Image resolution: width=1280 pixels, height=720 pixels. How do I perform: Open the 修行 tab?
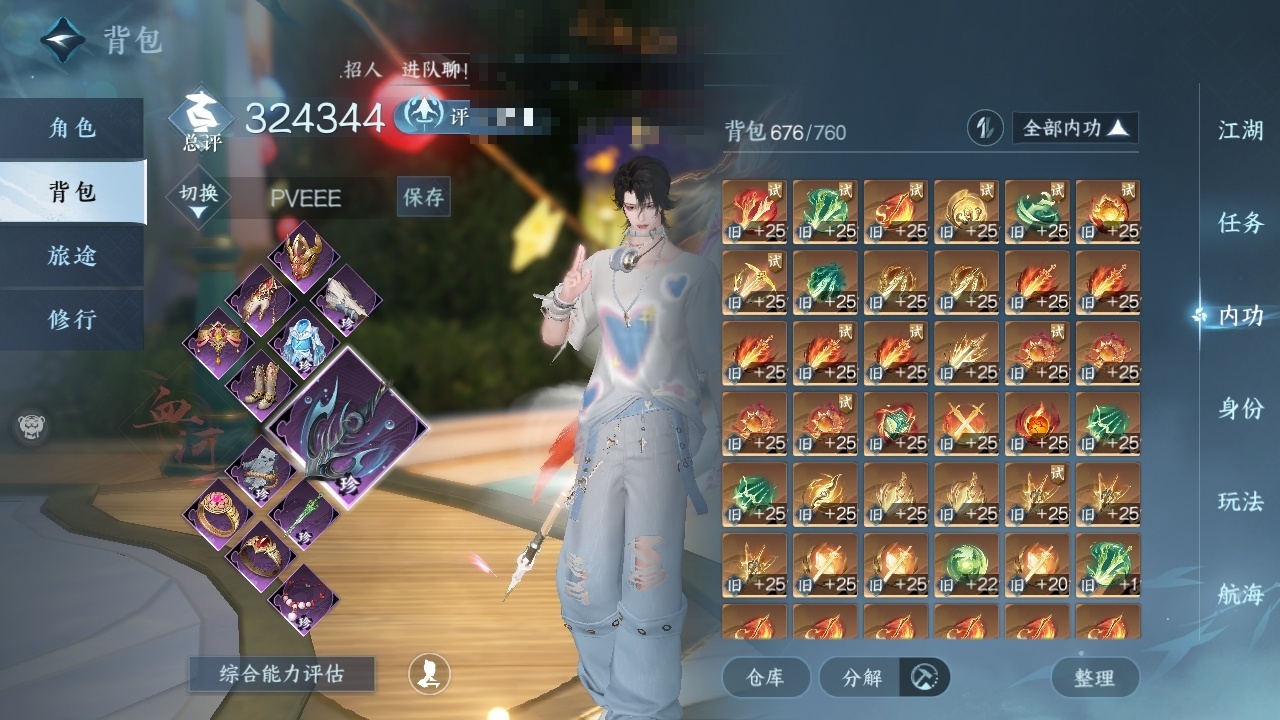tap(72, 319)
